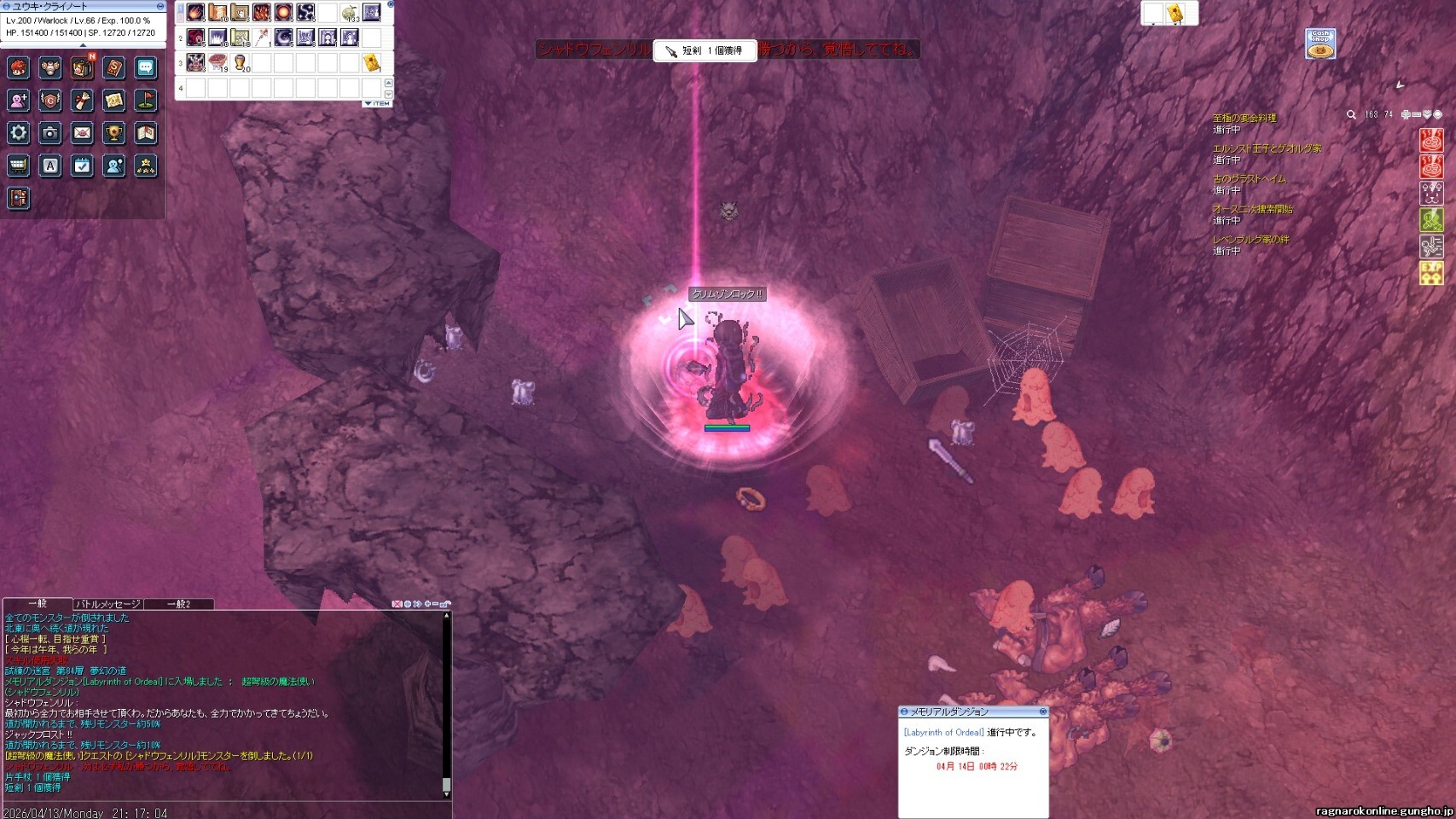
Task: Open the screenshot camera function
Action: 50,133
